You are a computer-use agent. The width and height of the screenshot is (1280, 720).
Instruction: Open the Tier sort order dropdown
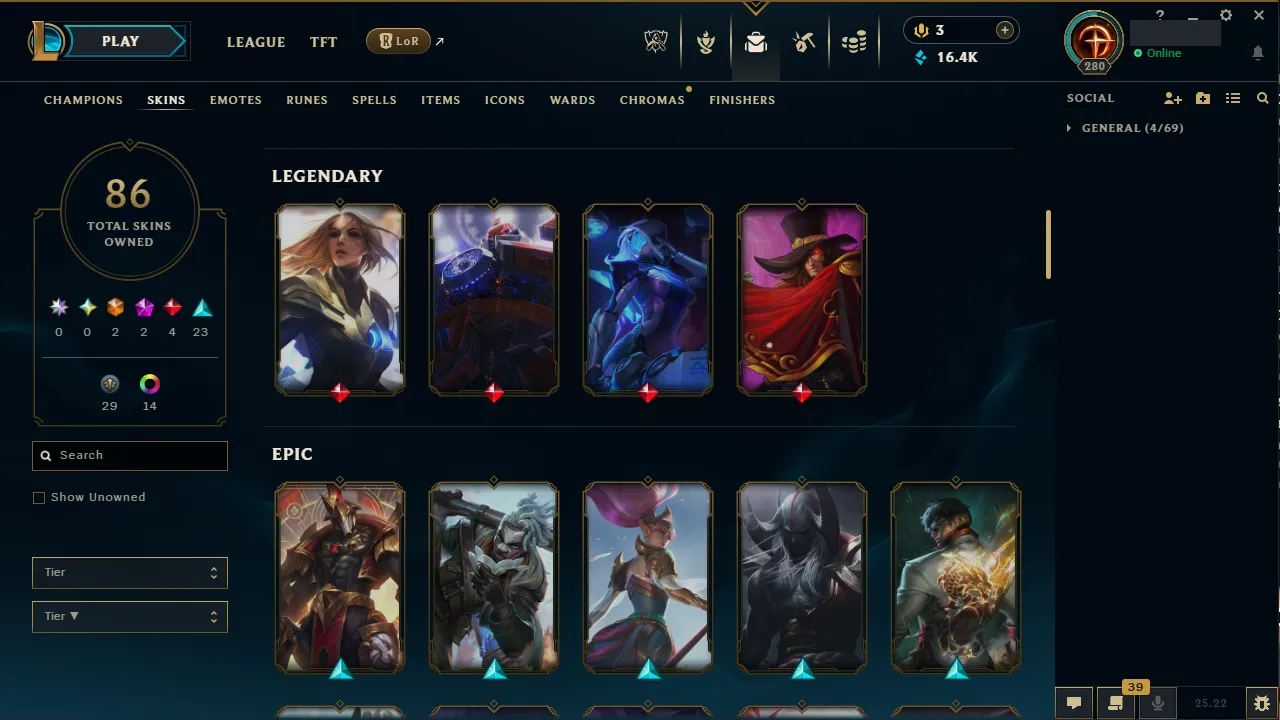tap(129, 616)
